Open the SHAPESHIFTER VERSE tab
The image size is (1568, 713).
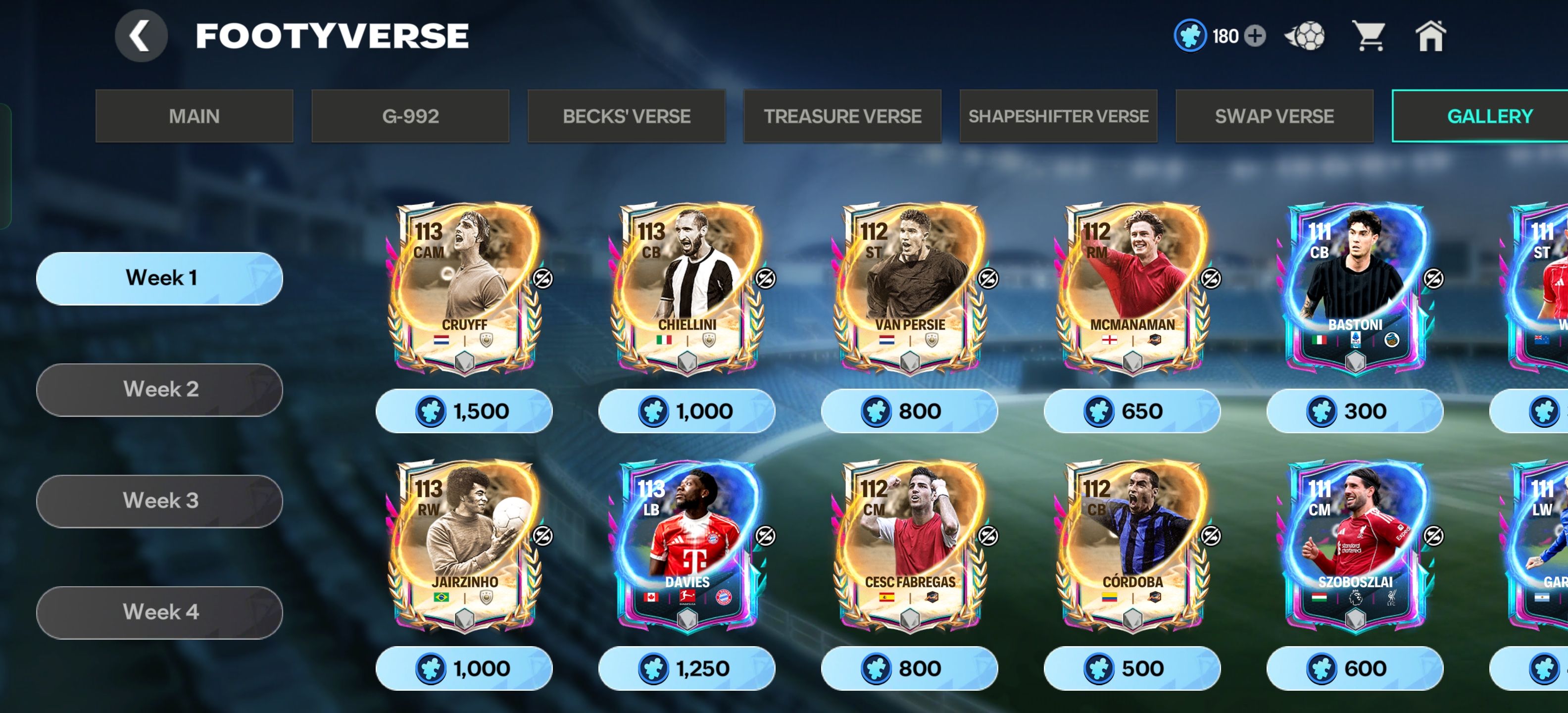click(1059, 116)
